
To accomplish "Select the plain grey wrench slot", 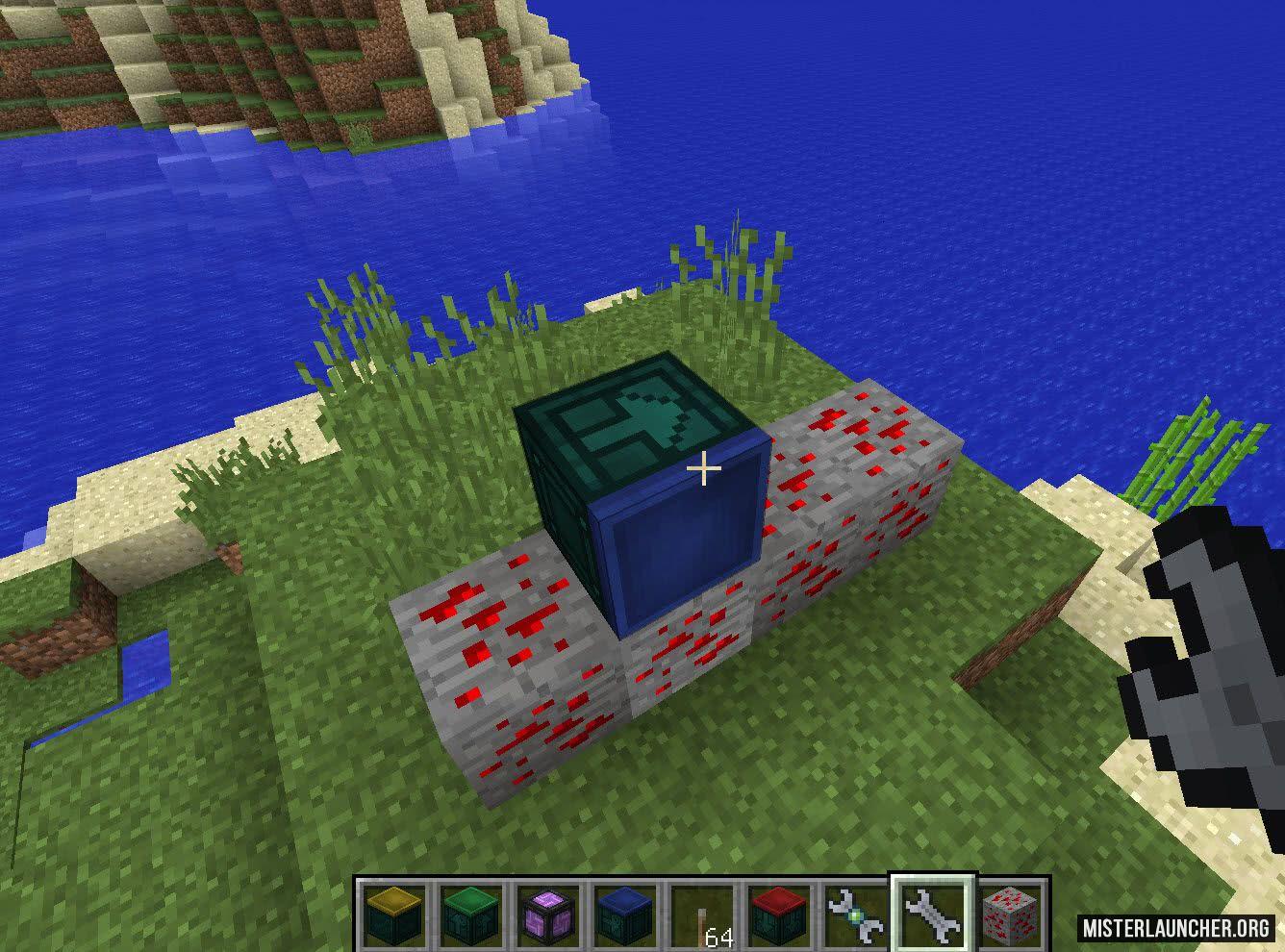I will click(x=933, y=914).
